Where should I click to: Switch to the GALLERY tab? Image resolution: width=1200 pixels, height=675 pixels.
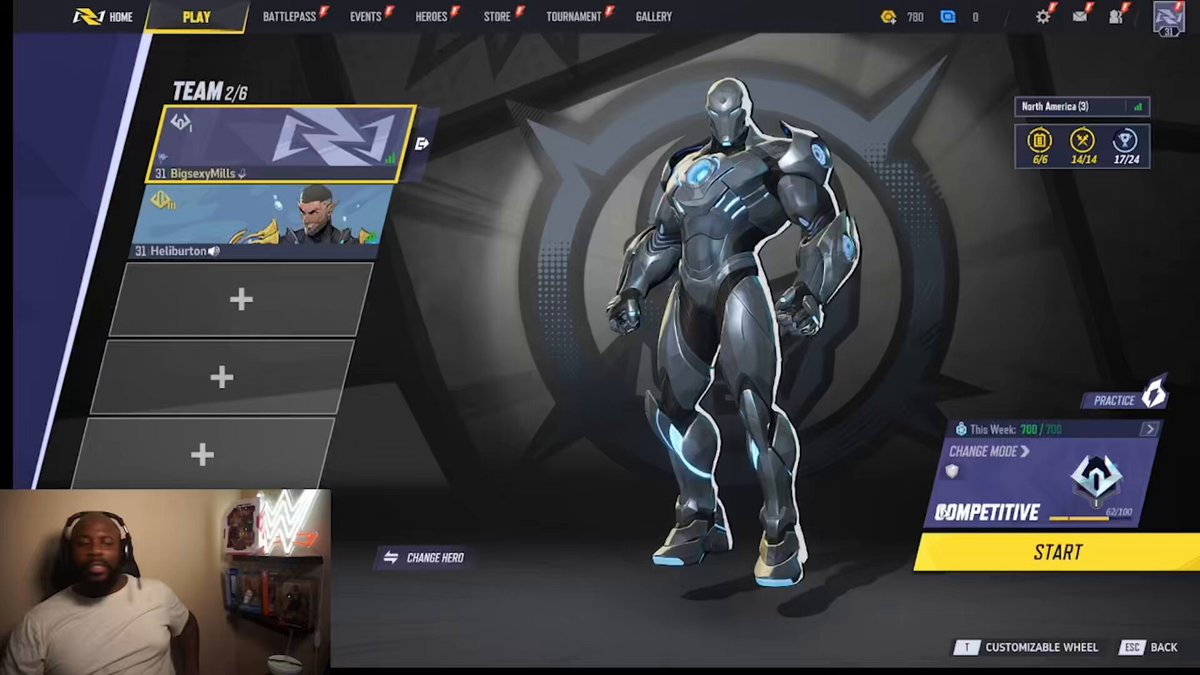(x=654, y=17)
